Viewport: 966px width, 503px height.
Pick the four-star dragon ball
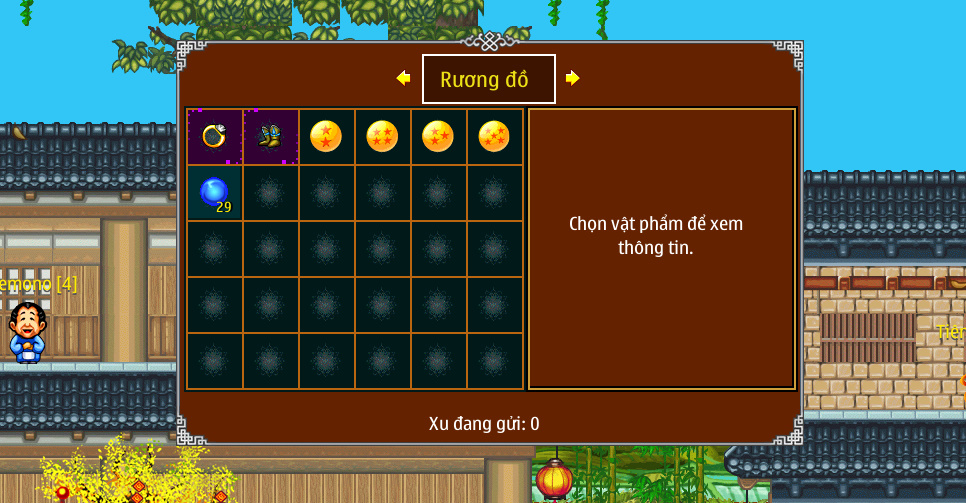382,136
